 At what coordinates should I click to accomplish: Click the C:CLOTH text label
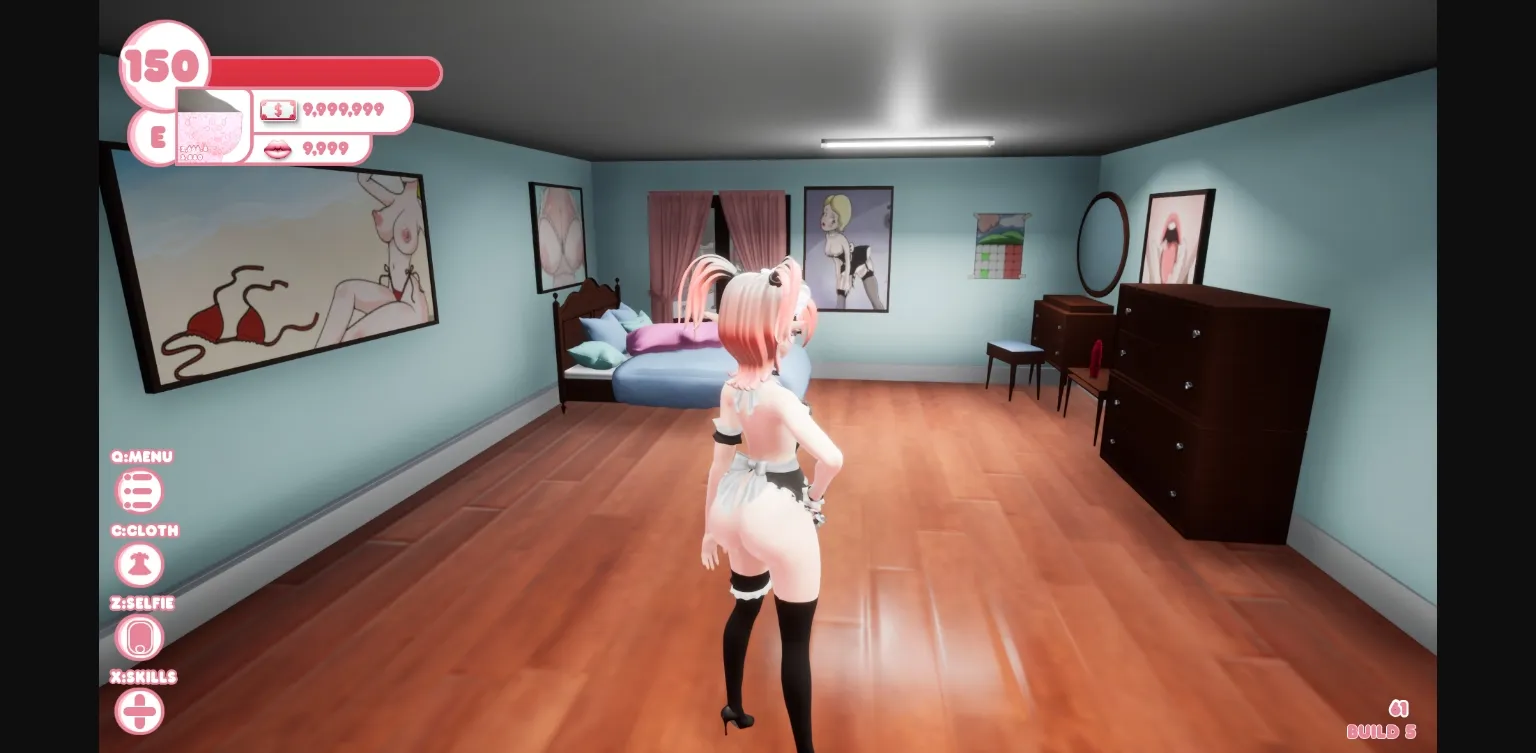coord(143,531)
